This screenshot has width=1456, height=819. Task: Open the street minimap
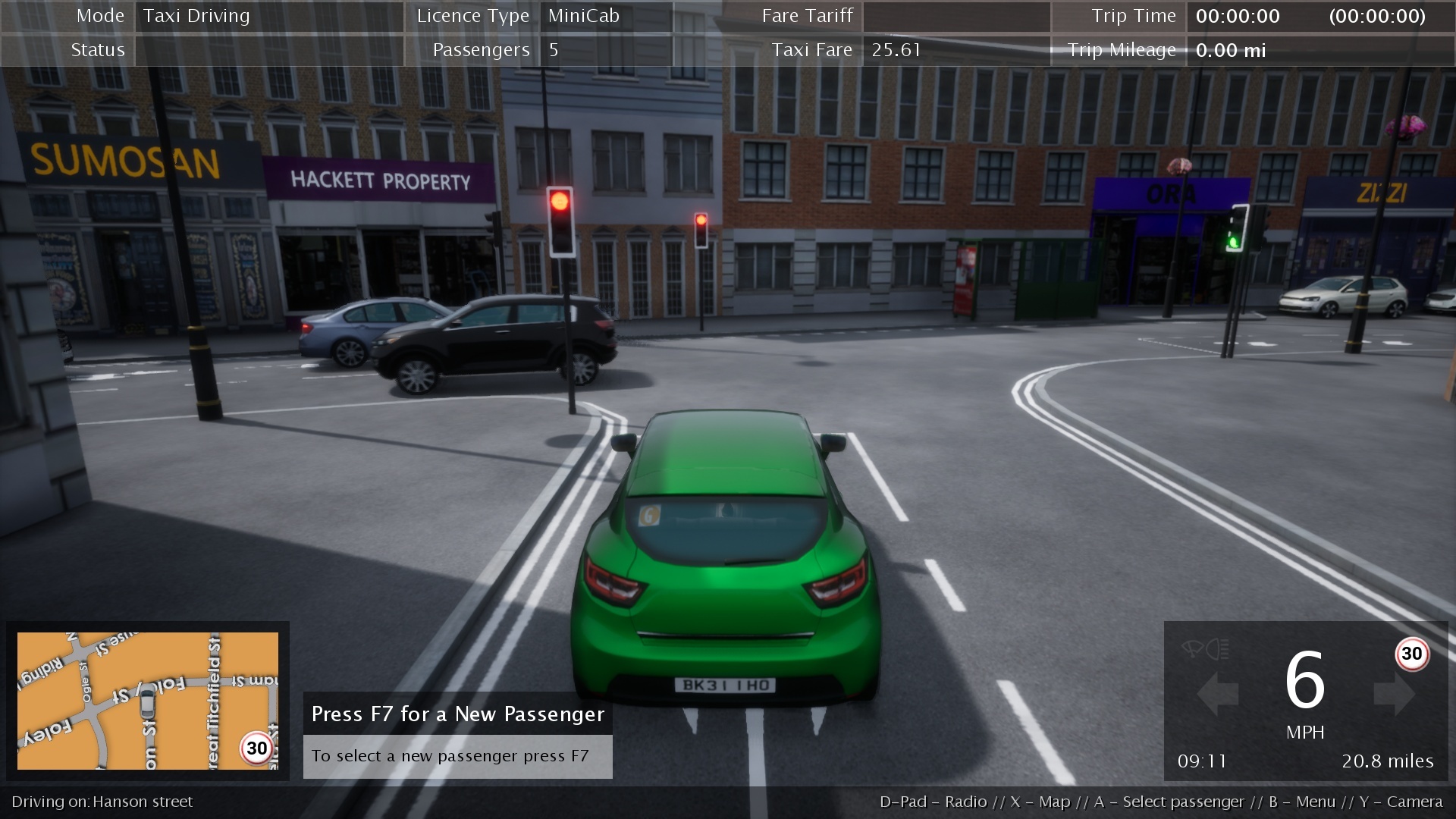click(x=148, y=701)
